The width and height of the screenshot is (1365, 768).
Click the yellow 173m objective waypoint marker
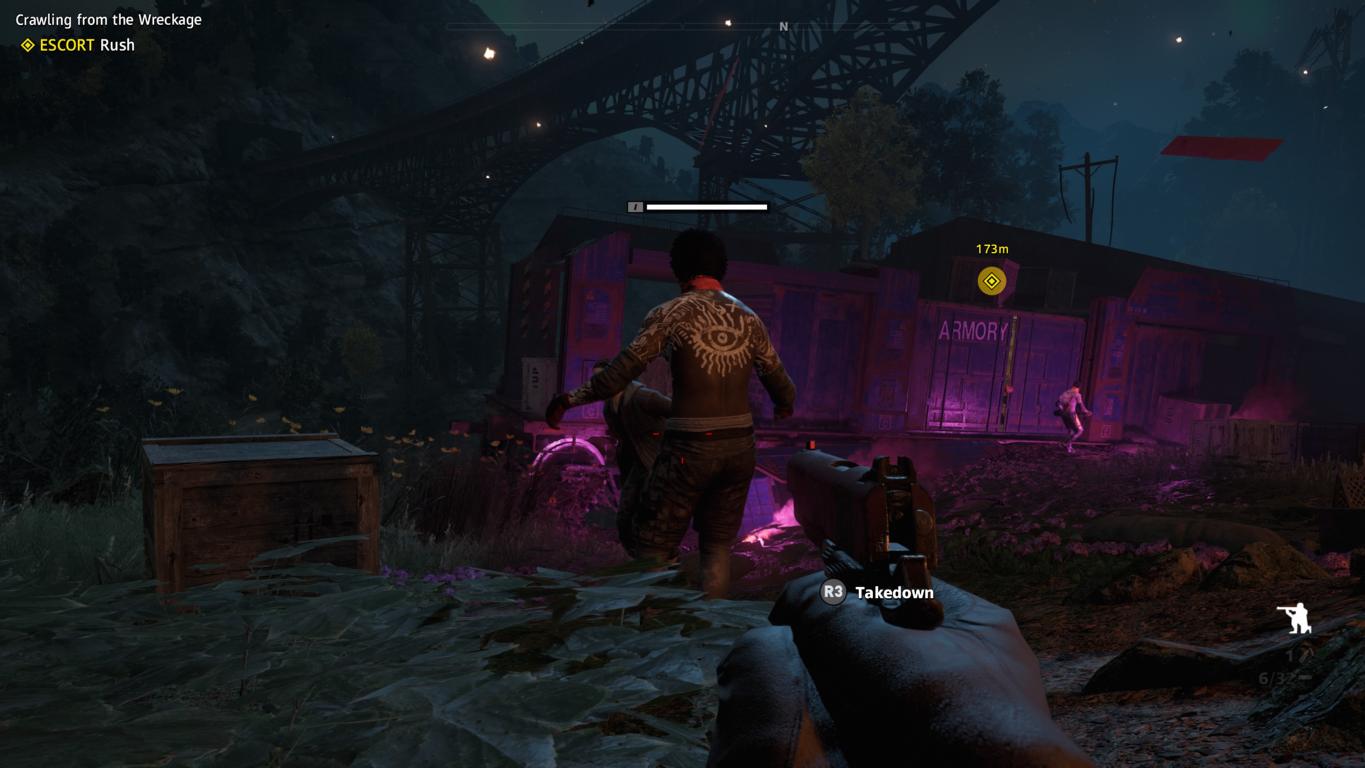[991, 281]
